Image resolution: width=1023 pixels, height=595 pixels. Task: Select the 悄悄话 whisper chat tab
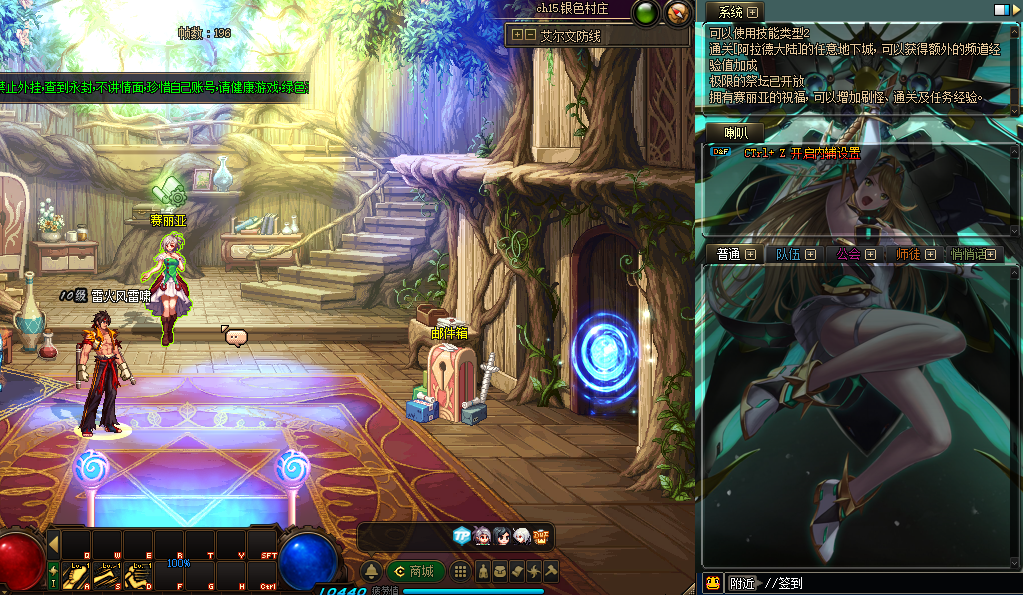(968, 254)
